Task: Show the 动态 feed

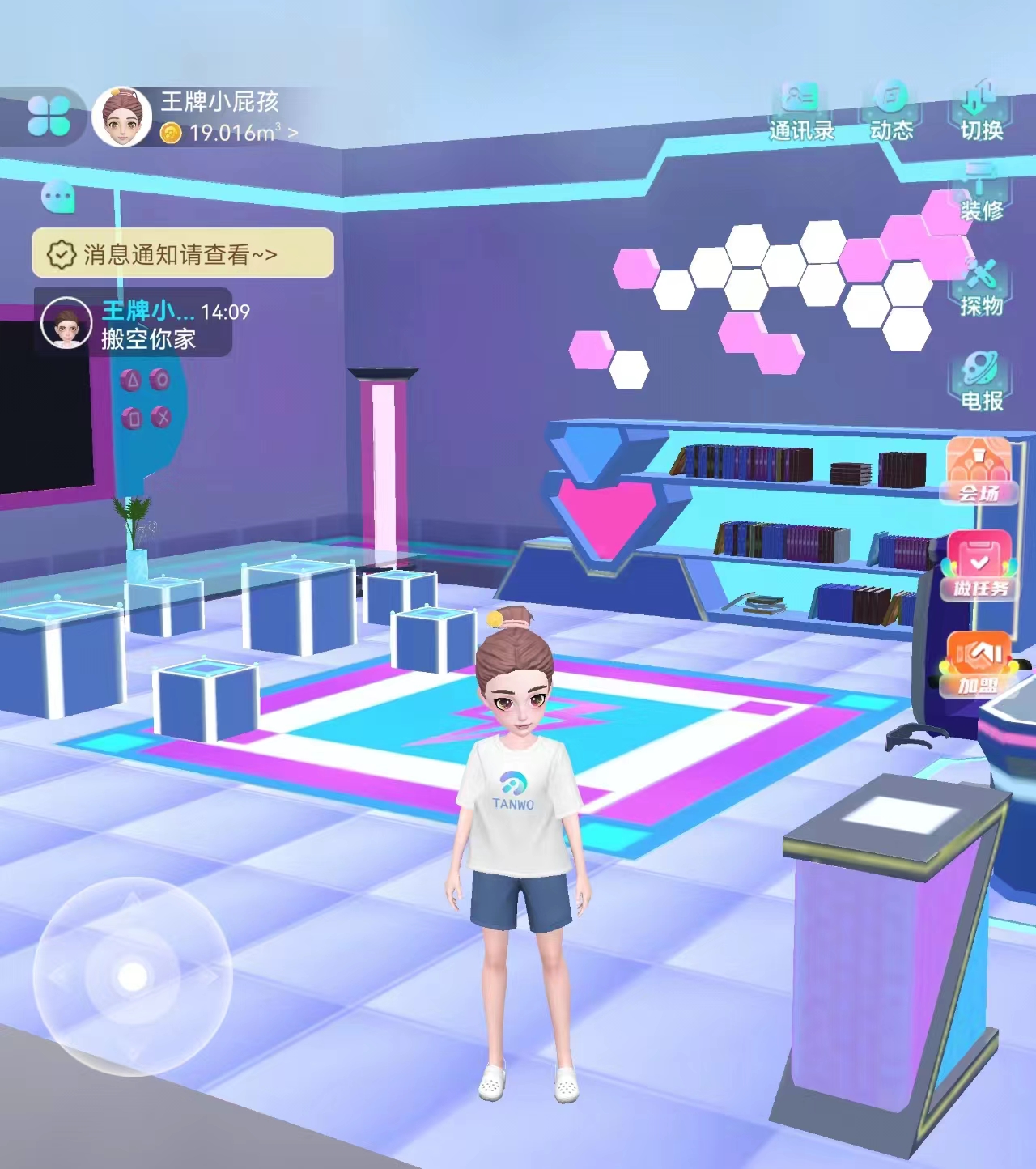Action: [x=891, y=112]
